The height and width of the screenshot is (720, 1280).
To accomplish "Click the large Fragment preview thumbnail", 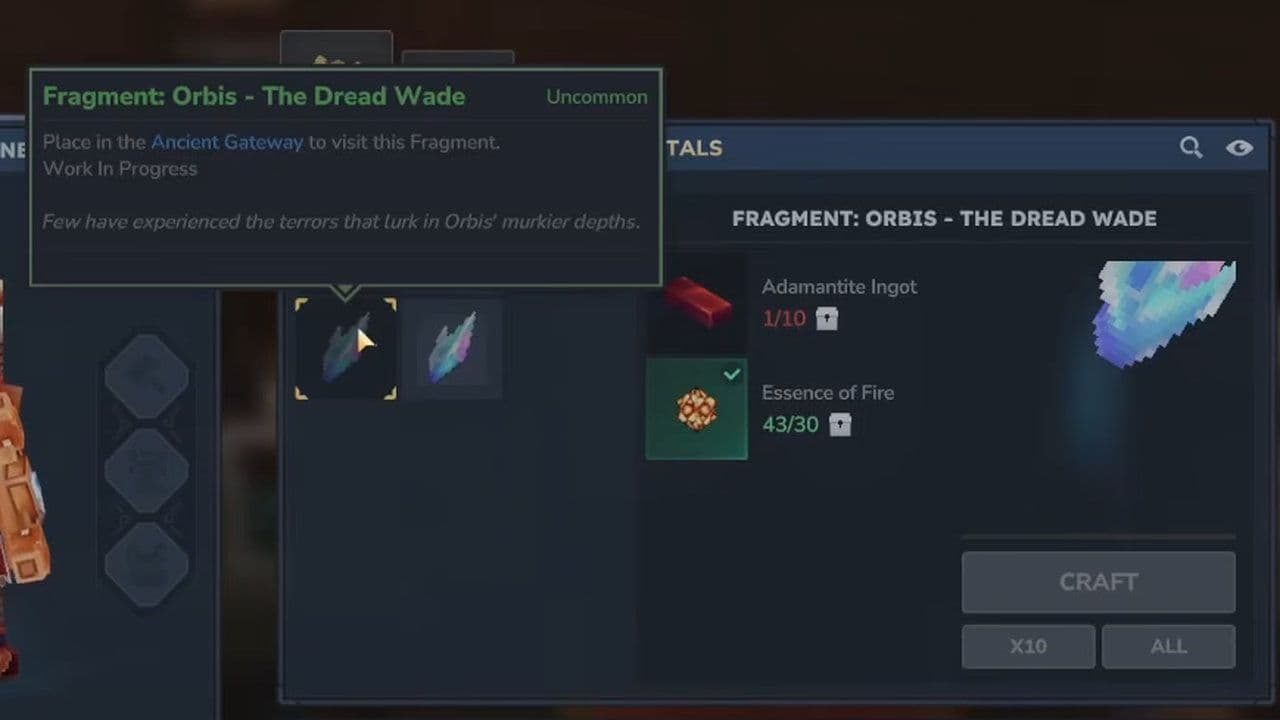I will (1165, 310).
